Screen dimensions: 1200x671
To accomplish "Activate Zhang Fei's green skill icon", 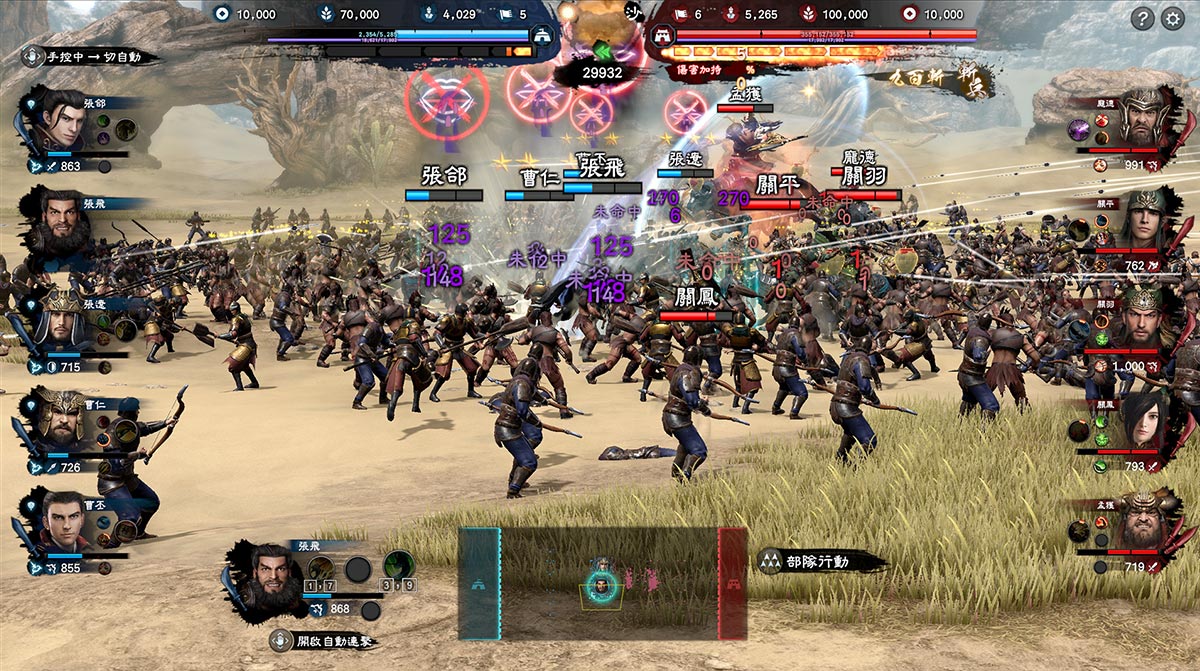I will 399,566.
